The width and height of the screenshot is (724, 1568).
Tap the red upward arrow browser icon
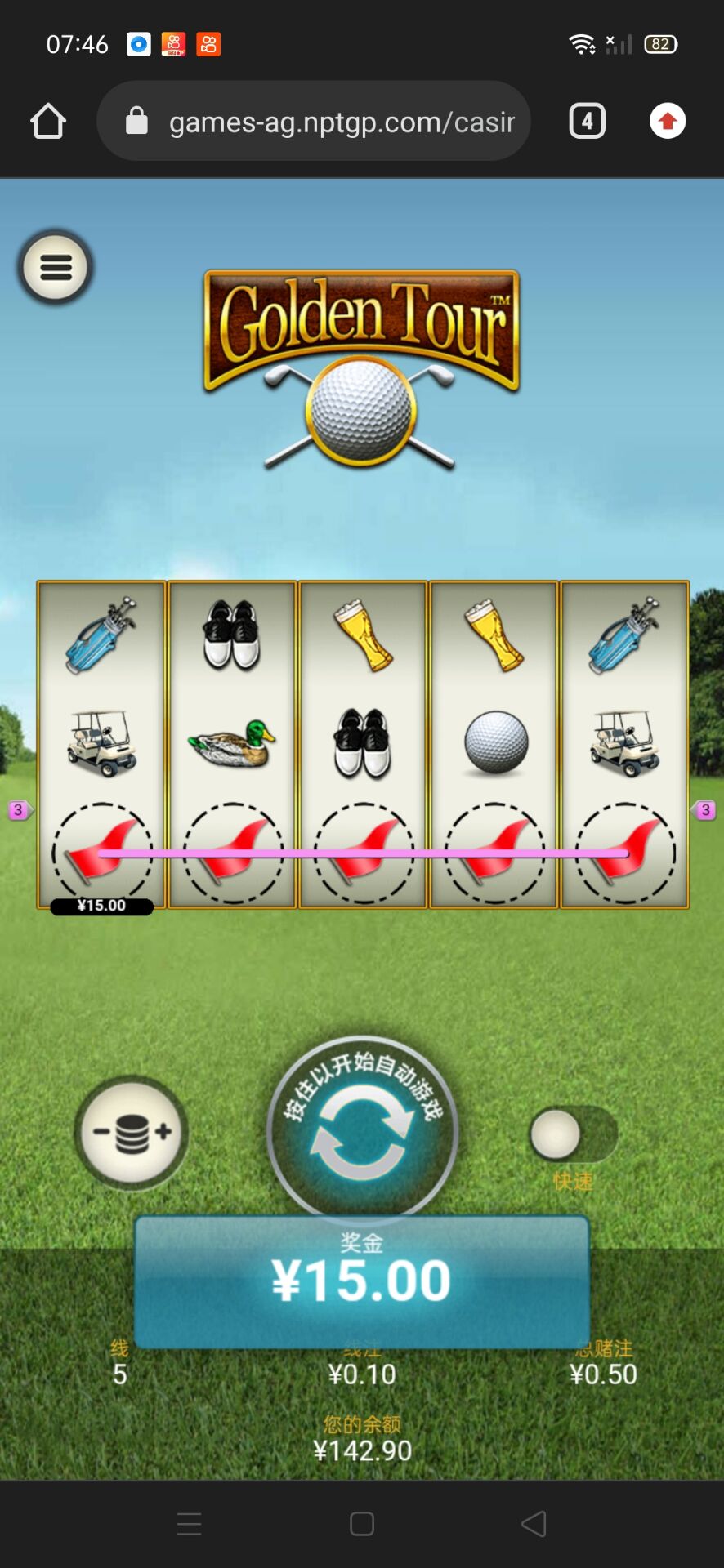point(668,122)
